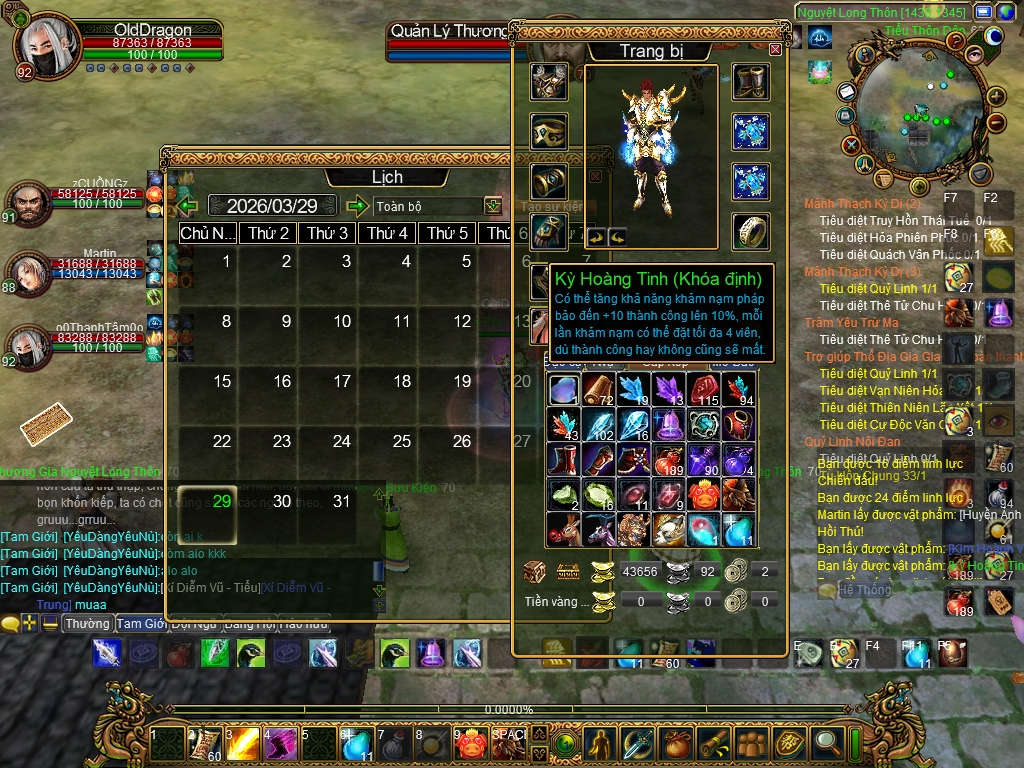
Task: Open the Toàn bộ filter dropdown
Action: (x=493, y=206)
